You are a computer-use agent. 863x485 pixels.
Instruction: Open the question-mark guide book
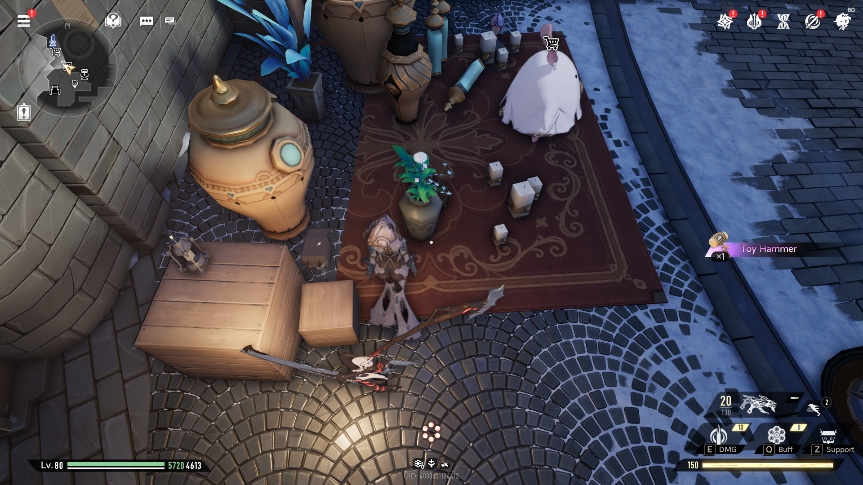click(x=113, y=20)
